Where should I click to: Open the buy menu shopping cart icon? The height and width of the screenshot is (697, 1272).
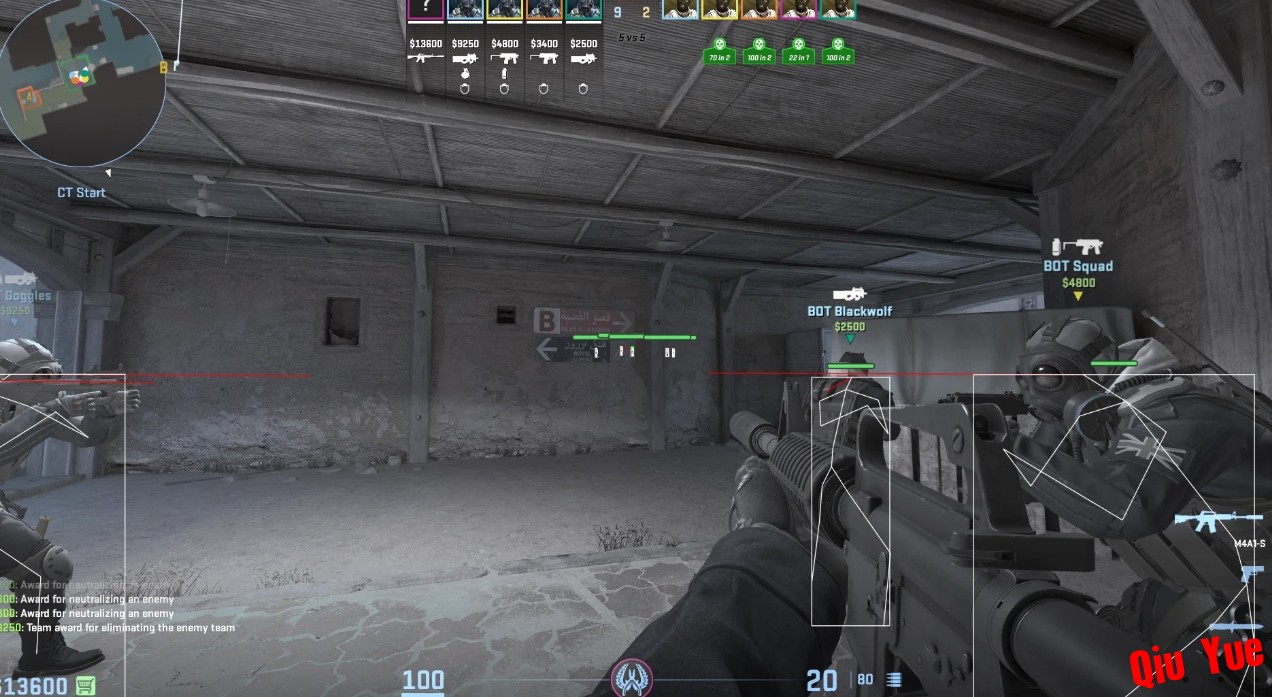click(86, 686)
